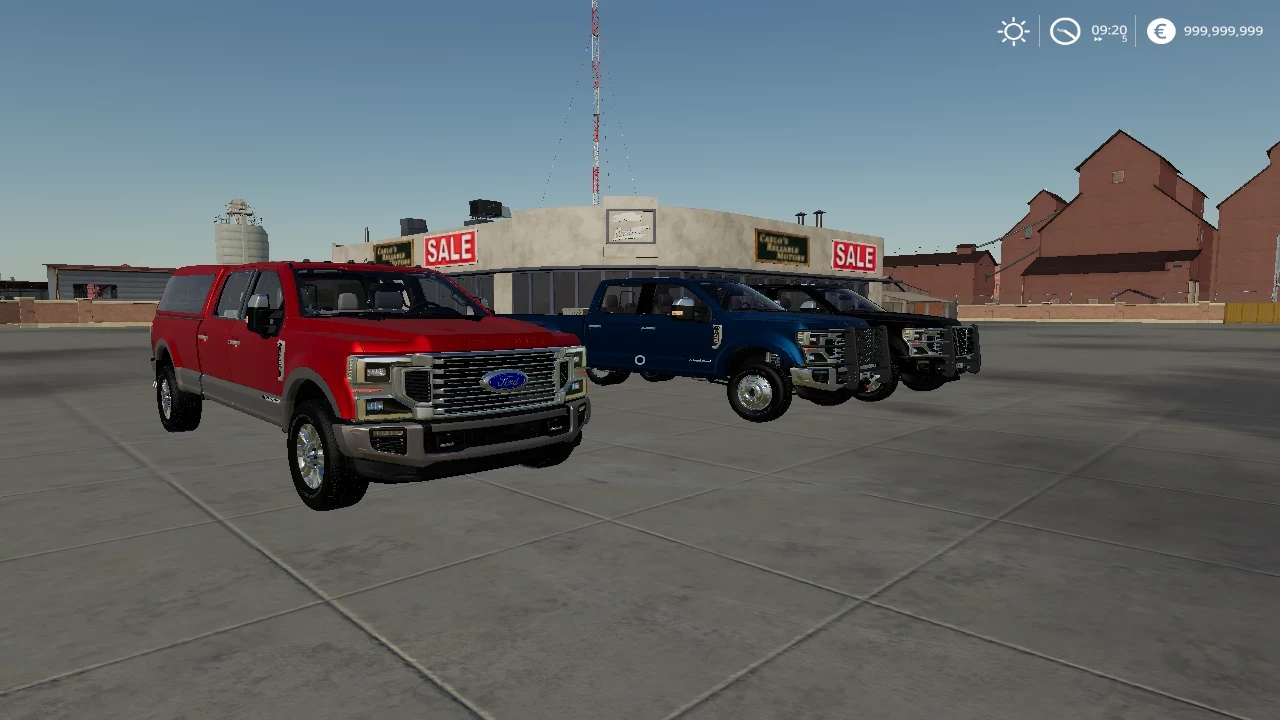Click the right SALE banner

pyautogui.click(x=855, y=257)
